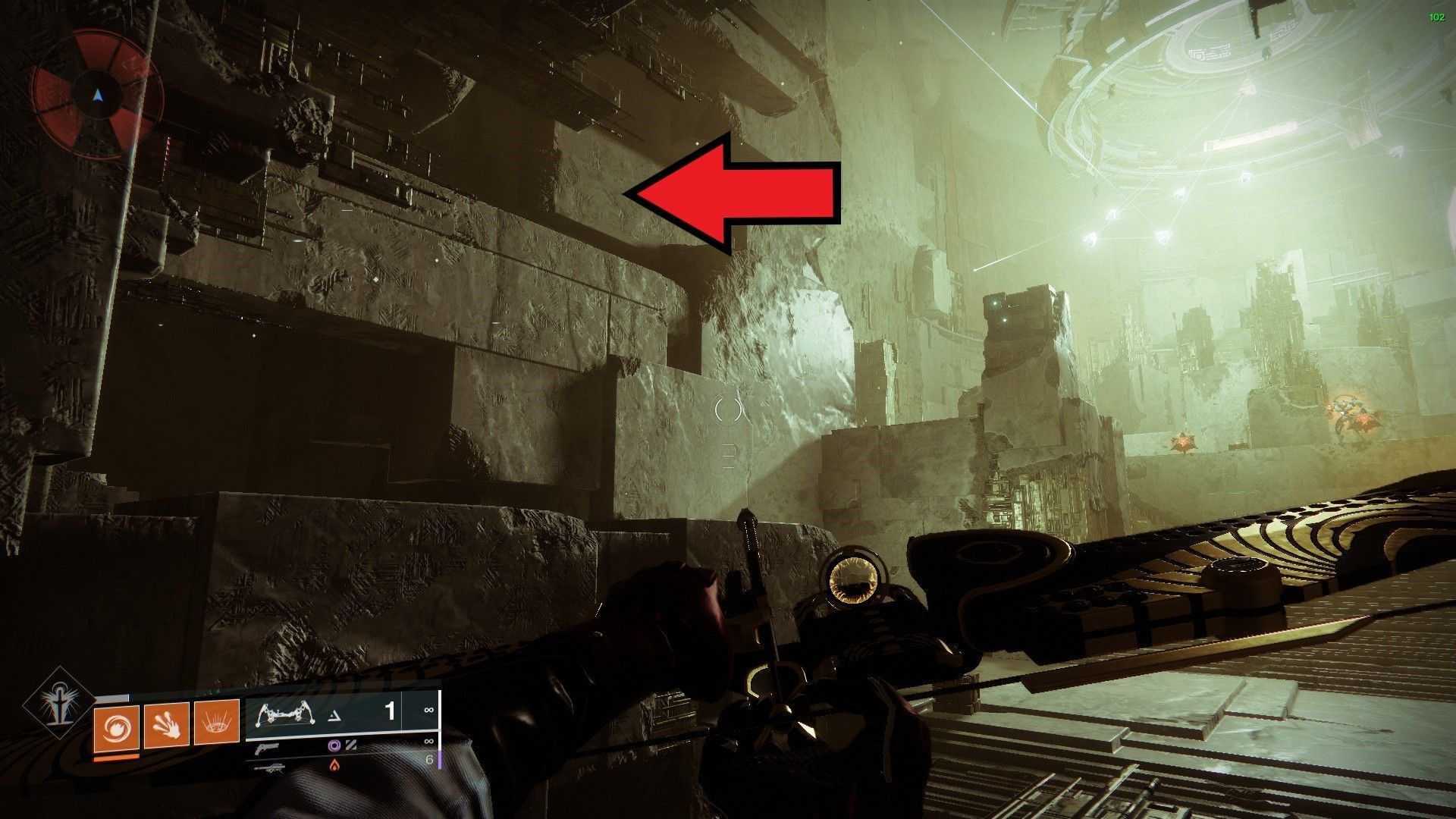Select the Well of Radiance class ability icon
Viewport: 1456px width, 819px height.
pyautogui.click(x=217, y=723)
